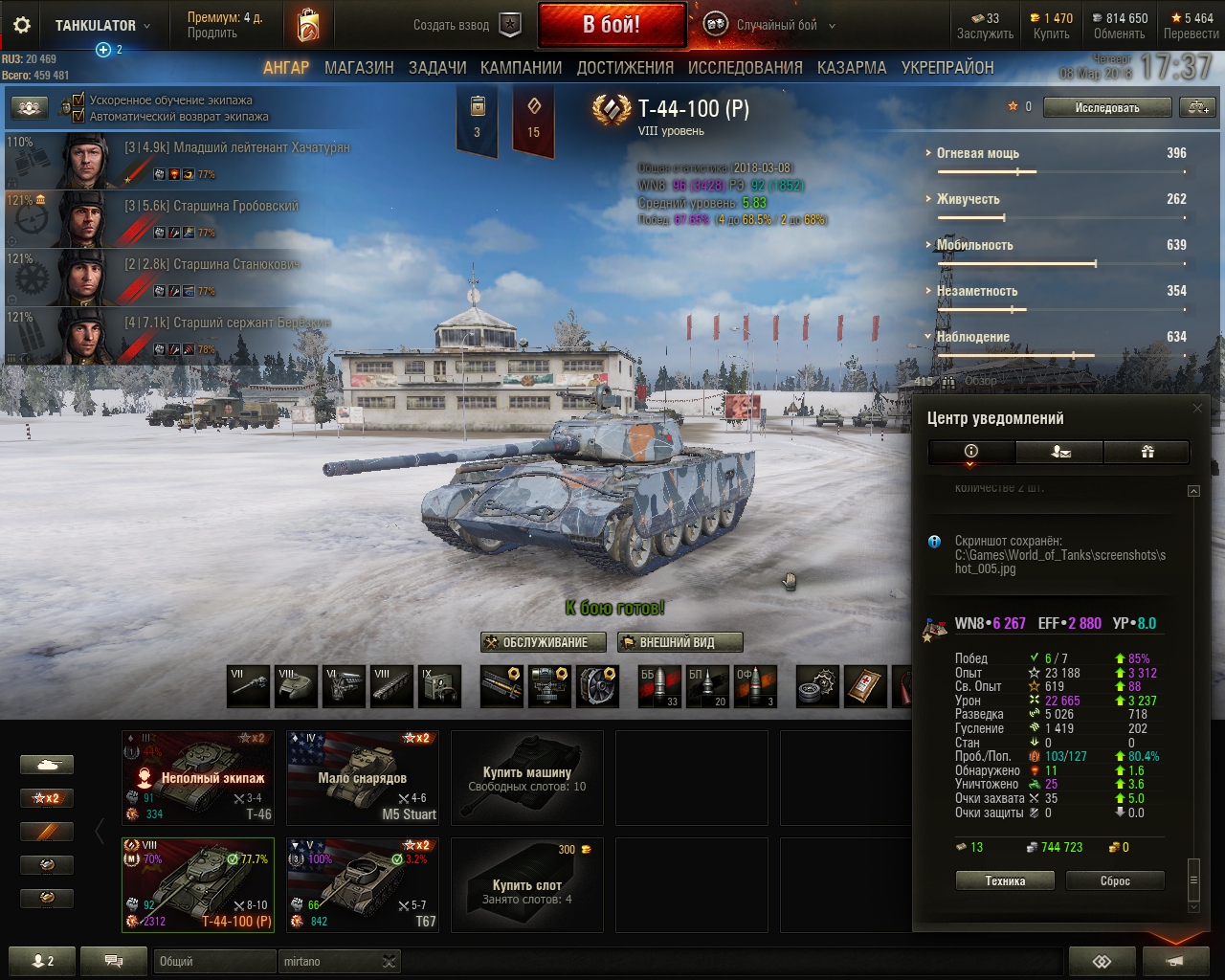Go to the КАЗАРМА barracks tab
Viewport: 1225px width, 980px height.
(x=852, y=68)
